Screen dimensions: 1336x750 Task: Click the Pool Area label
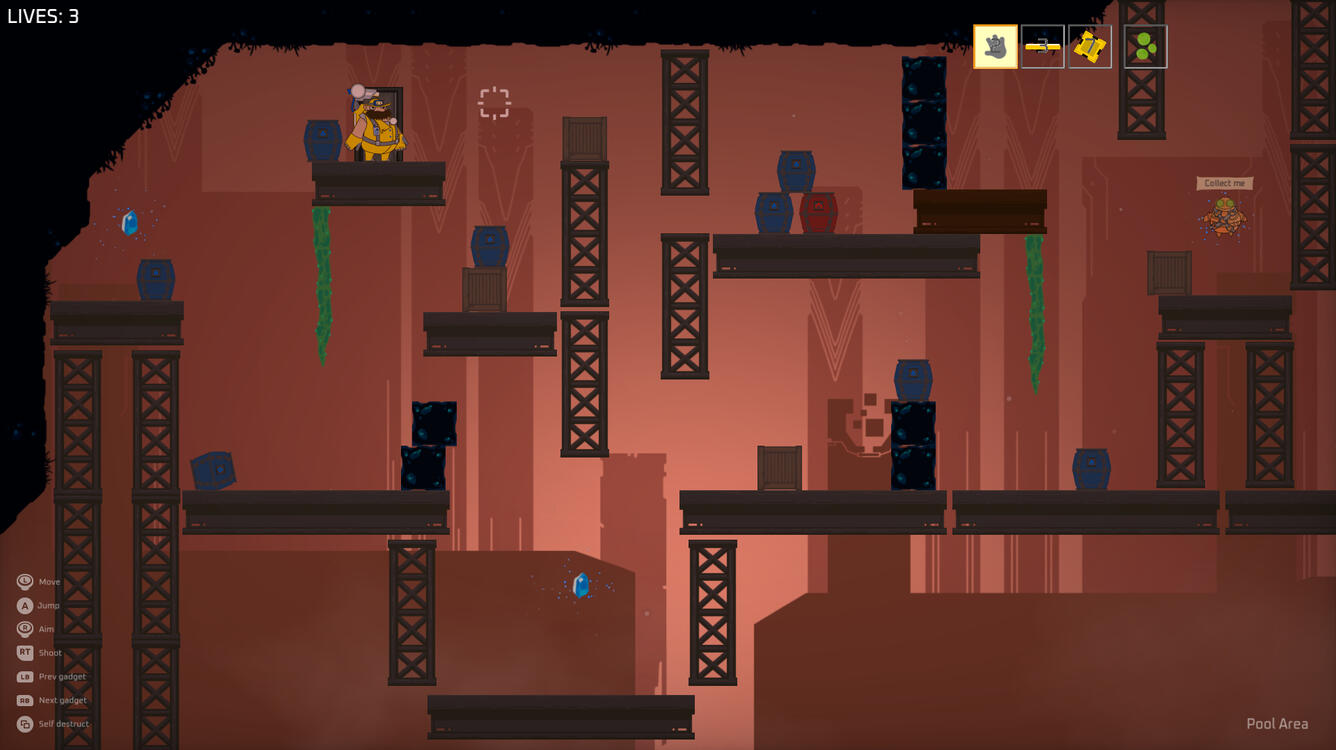click(1278, 723)
